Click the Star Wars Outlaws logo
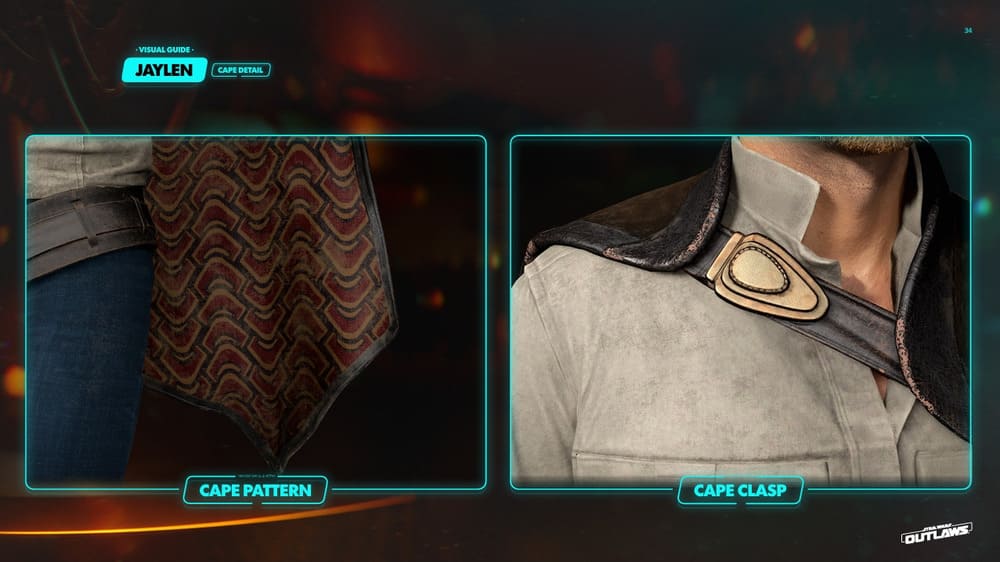Screen dimensions: 1000x562 937,534
